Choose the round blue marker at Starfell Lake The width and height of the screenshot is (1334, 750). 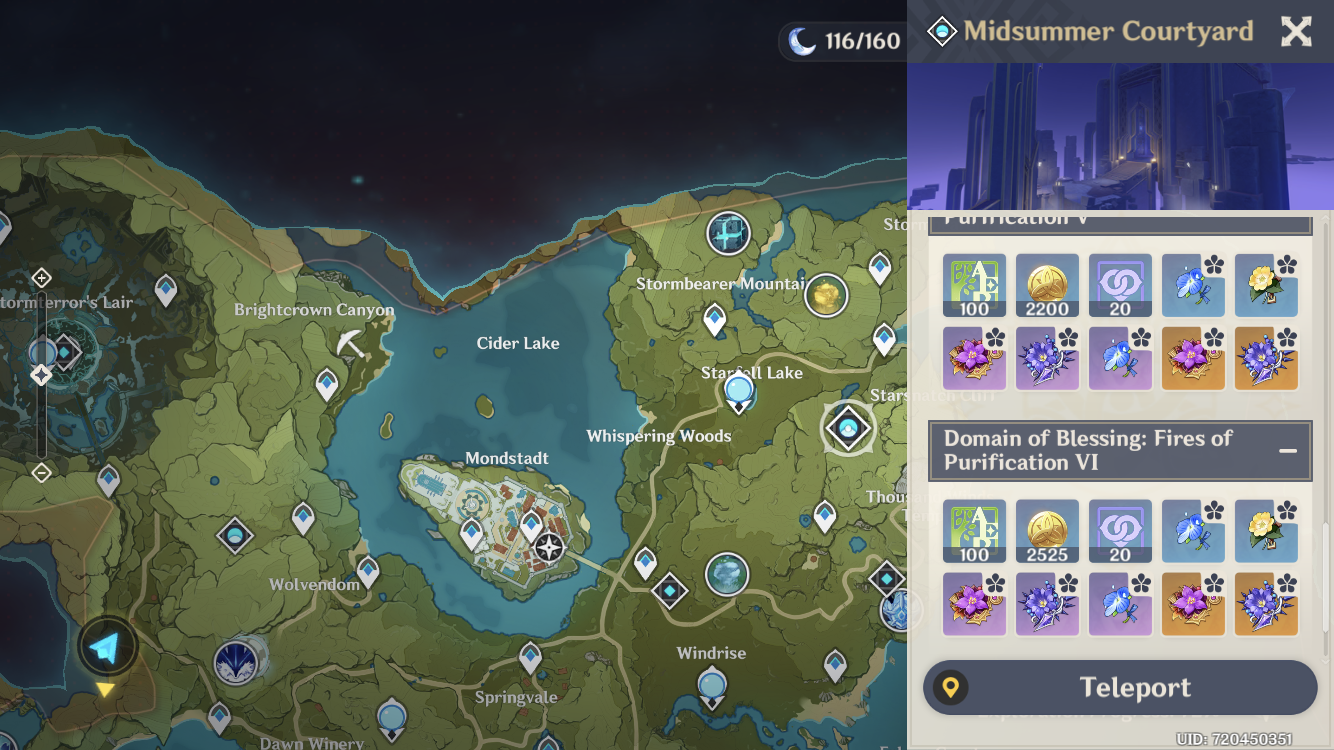738,389
